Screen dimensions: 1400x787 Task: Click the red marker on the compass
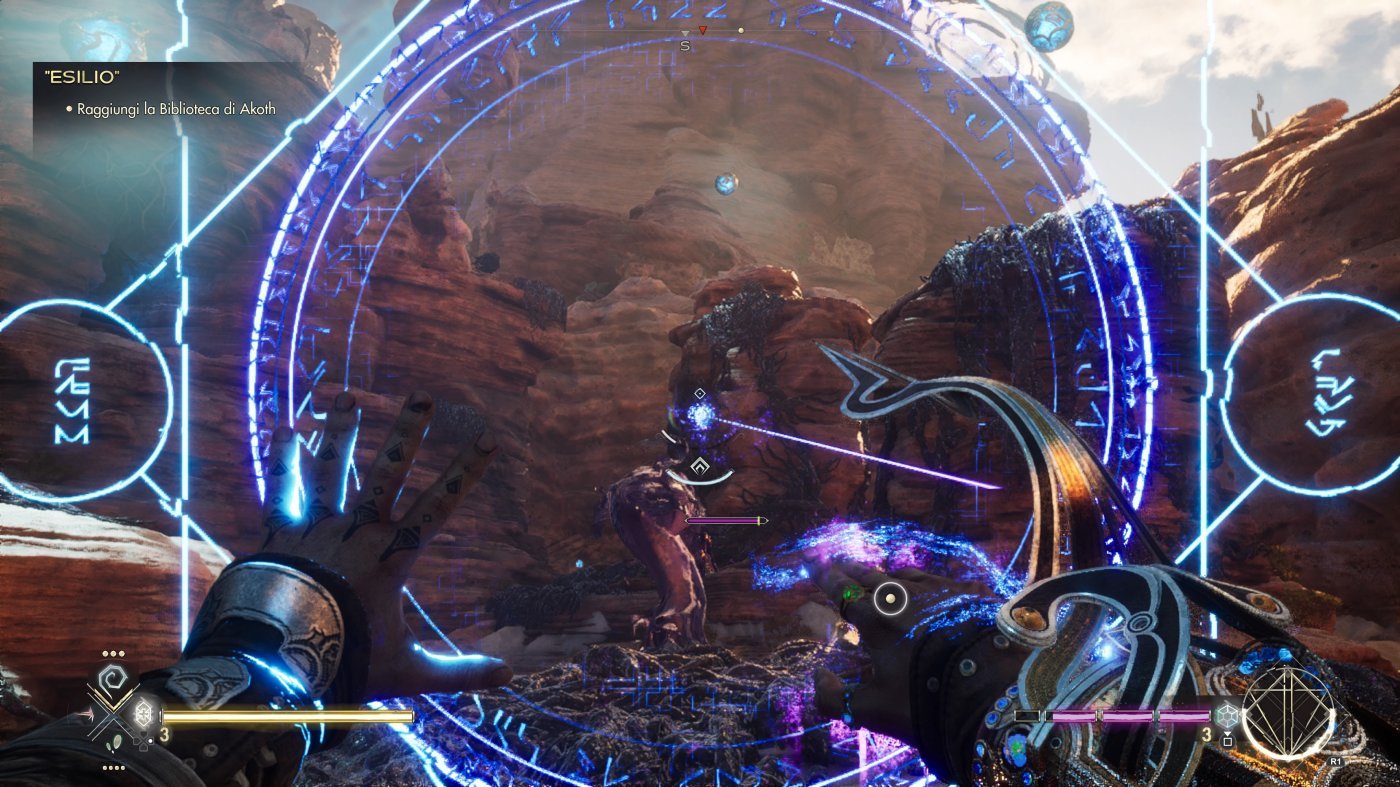point(702,31)
